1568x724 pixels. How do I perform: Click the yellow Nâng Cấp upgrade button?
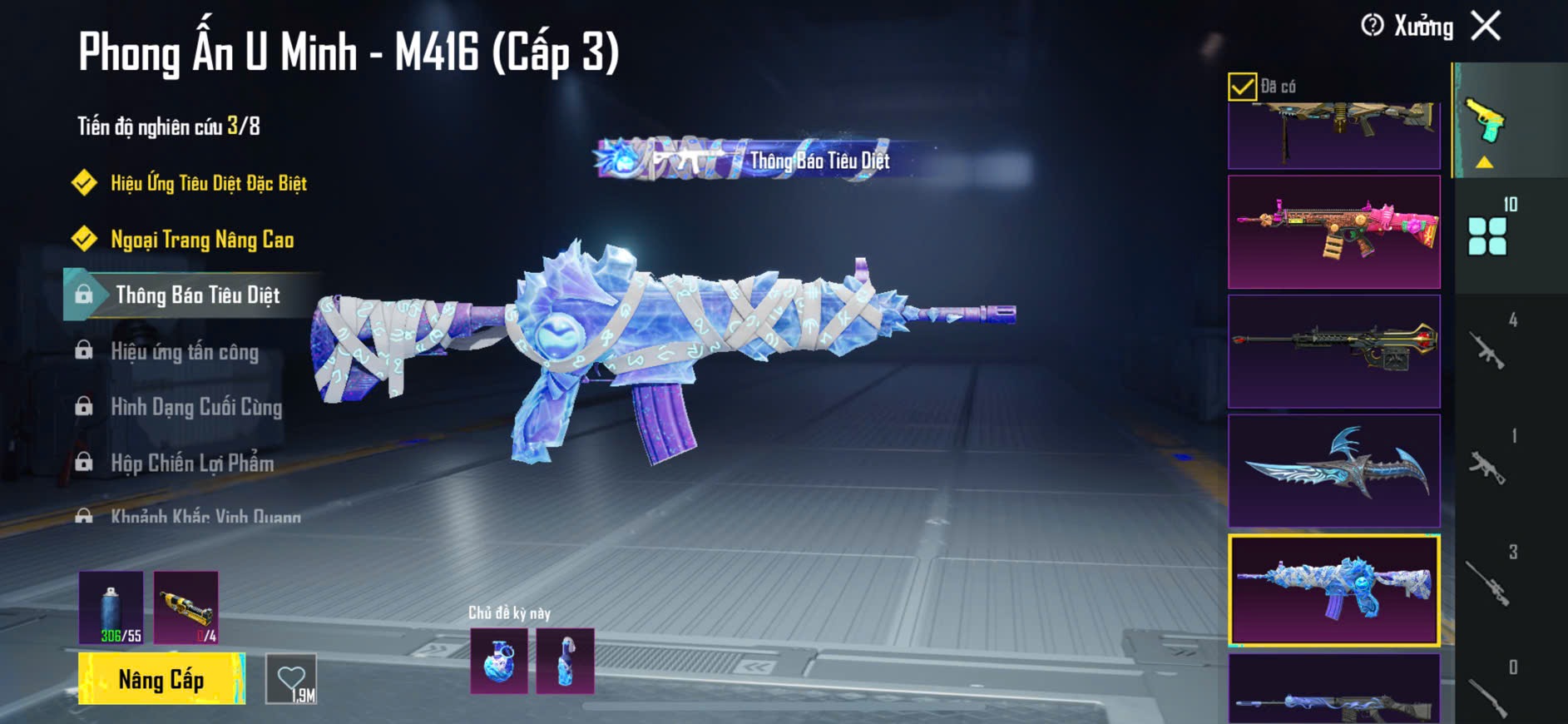click(161, 679)
